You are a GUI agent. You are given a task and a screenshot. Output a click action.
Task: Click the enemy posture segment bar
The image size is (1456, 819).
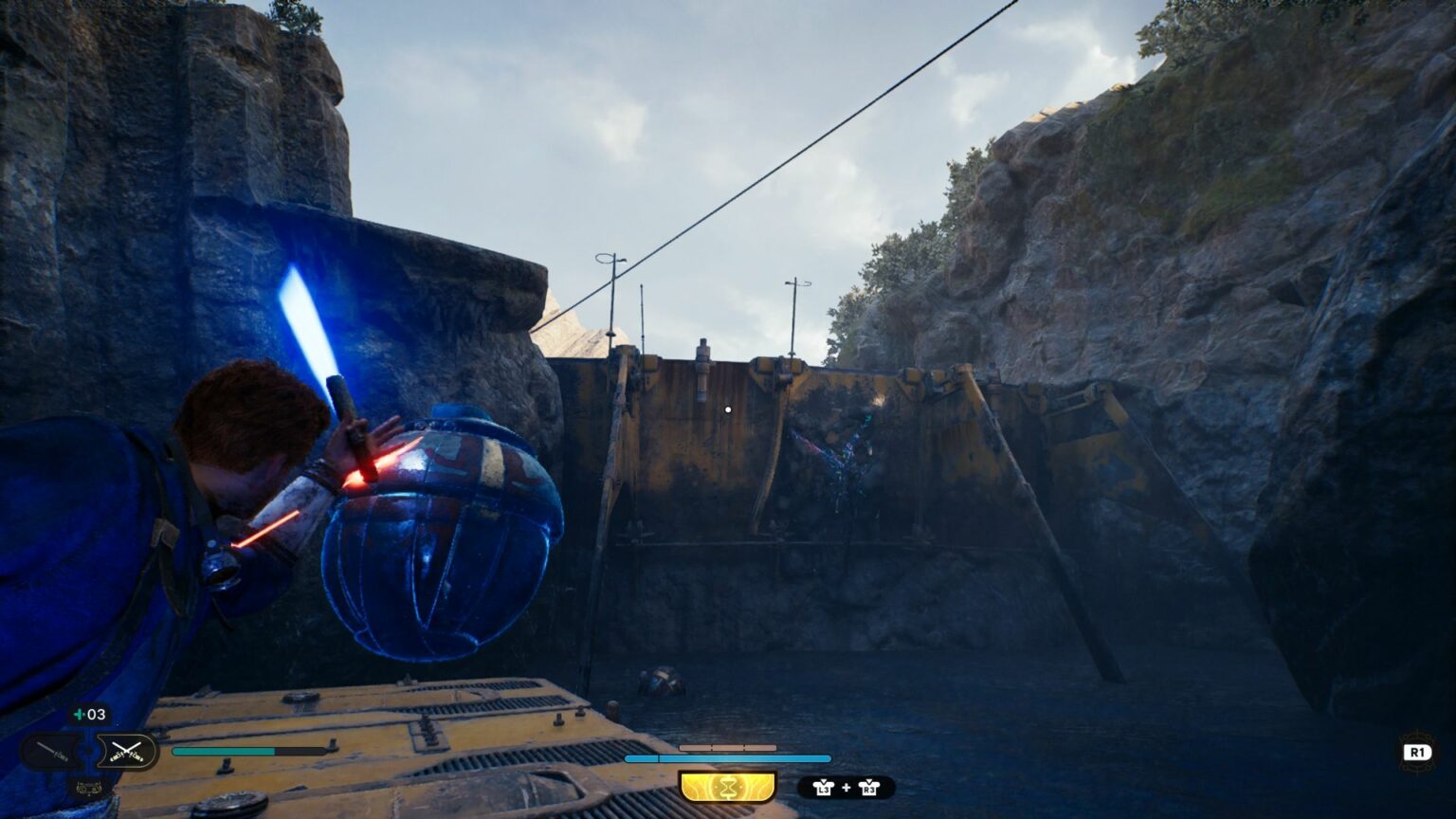[728, 748]
